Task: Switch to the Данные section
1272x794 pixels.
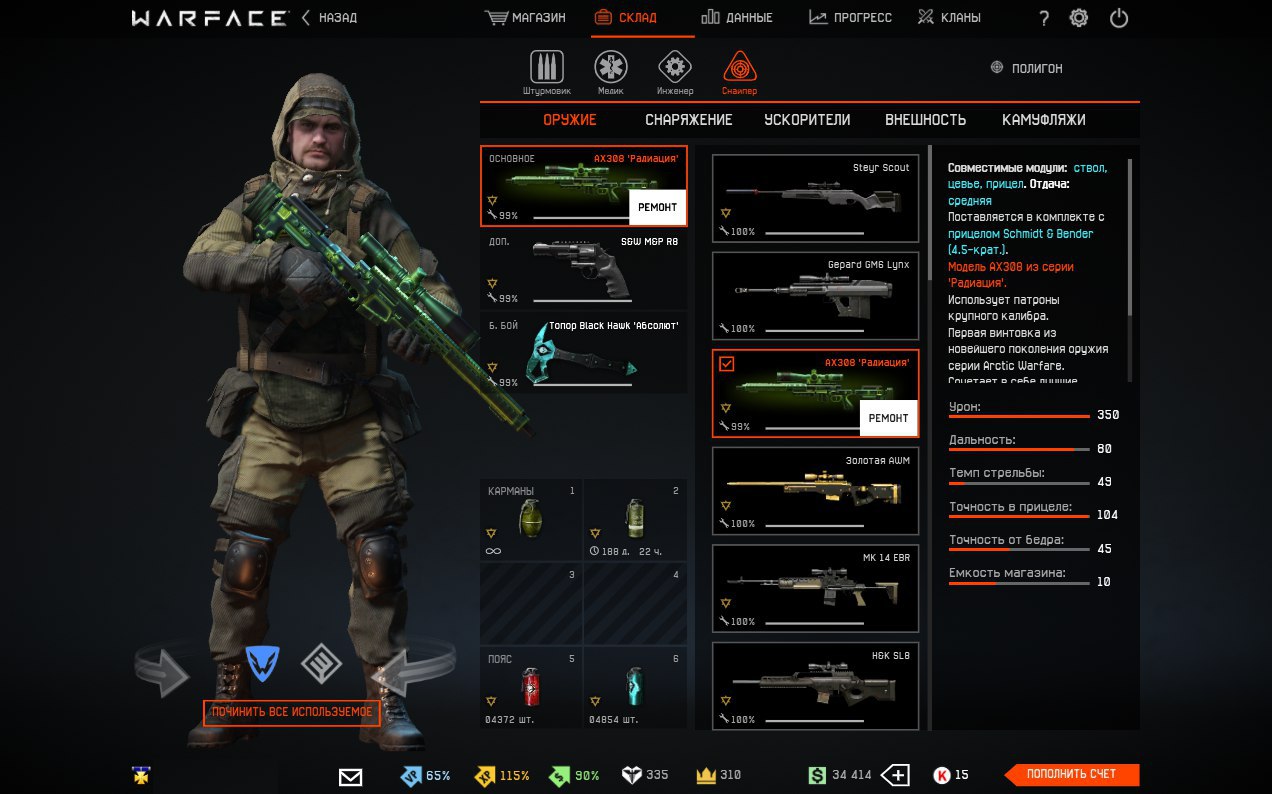Action: pyautogui.click(x=737, y=18)
